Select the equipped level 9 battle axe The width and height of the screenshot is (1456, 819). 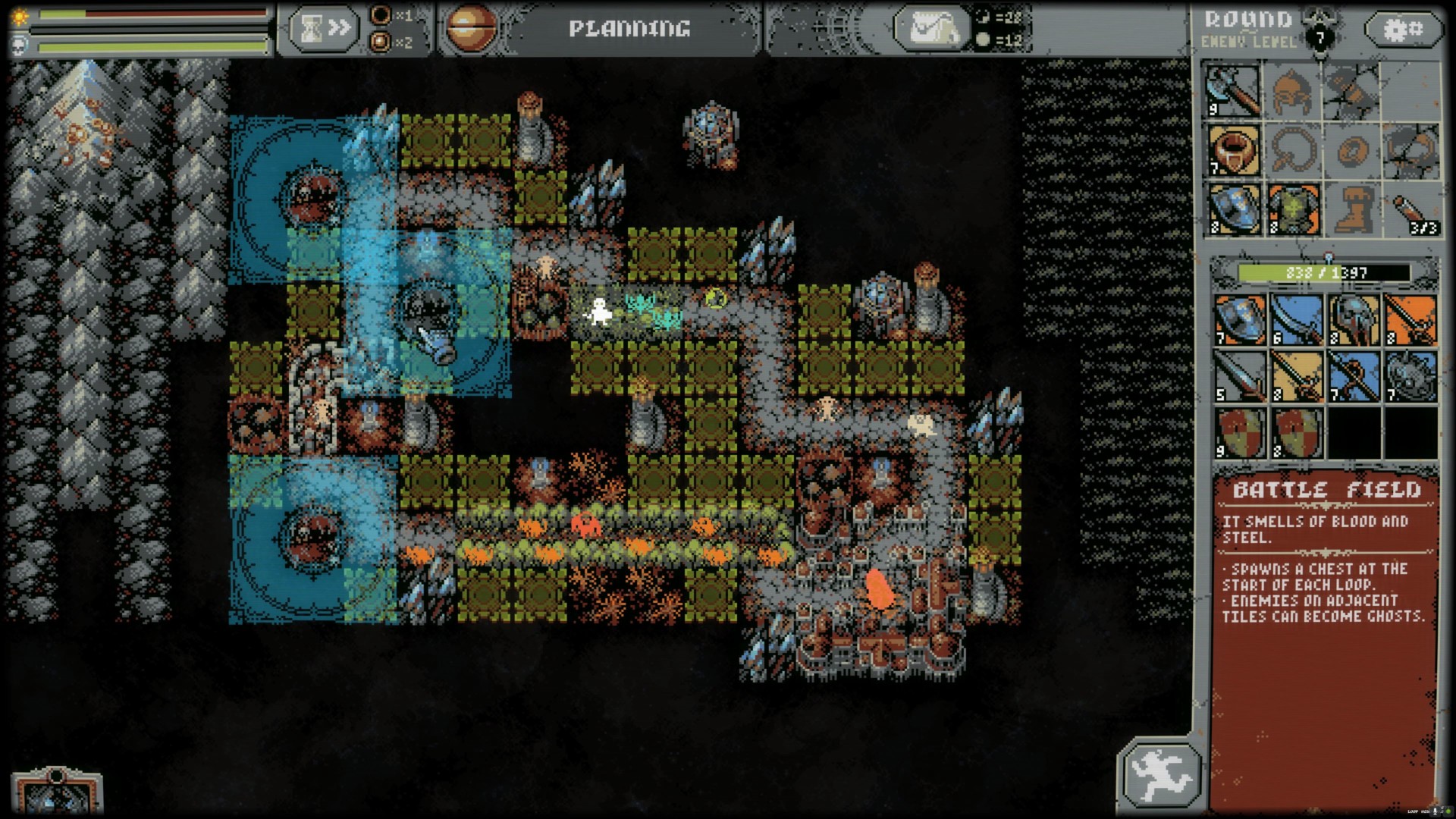click(1232, 91)
